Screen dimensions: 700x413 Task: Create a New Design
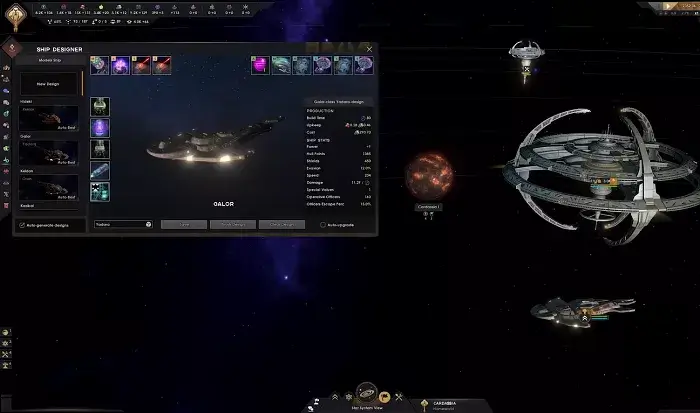[48, 84]
